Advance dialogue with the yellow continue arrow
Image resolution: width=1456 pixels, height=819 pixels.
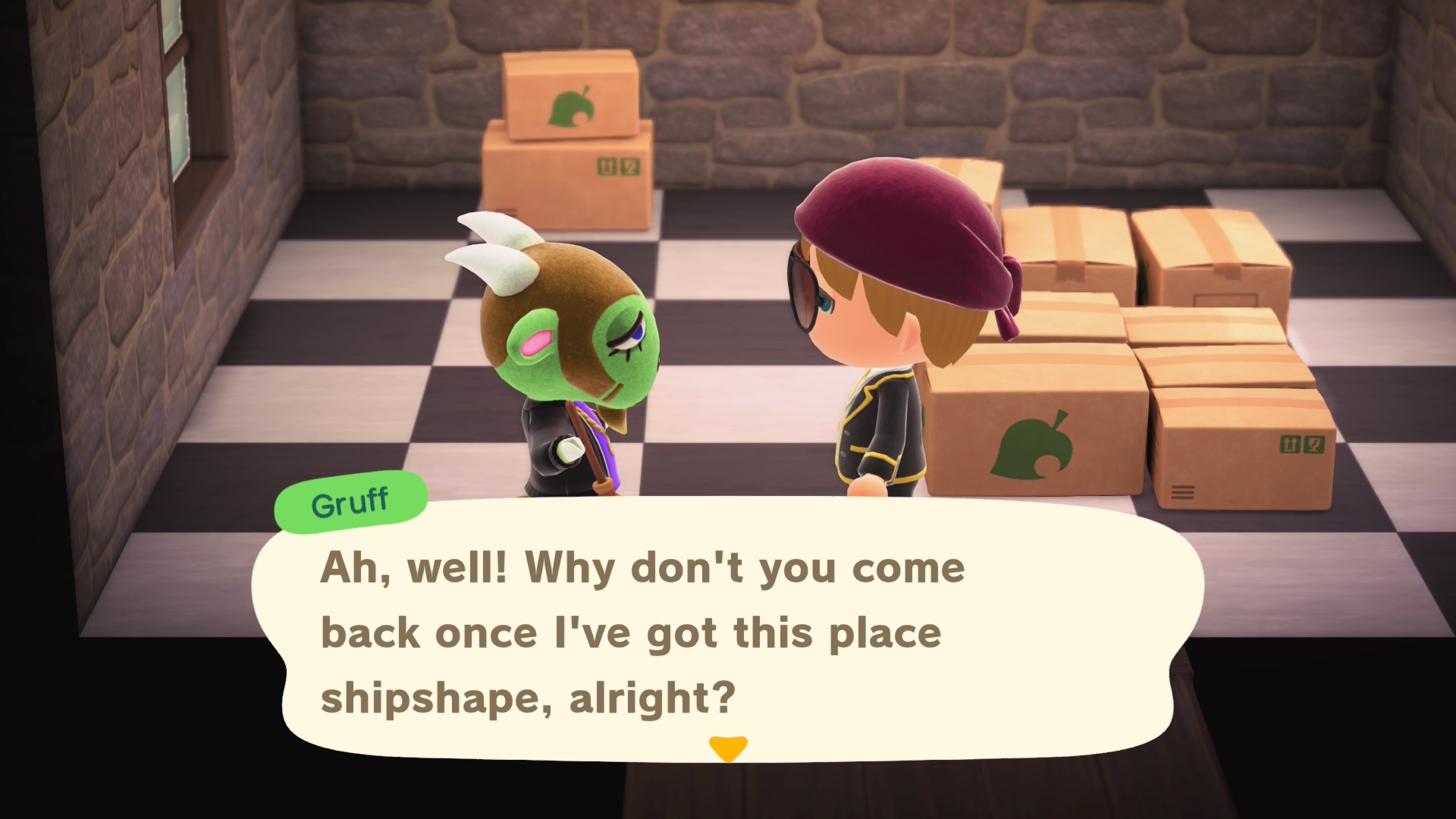727,747
